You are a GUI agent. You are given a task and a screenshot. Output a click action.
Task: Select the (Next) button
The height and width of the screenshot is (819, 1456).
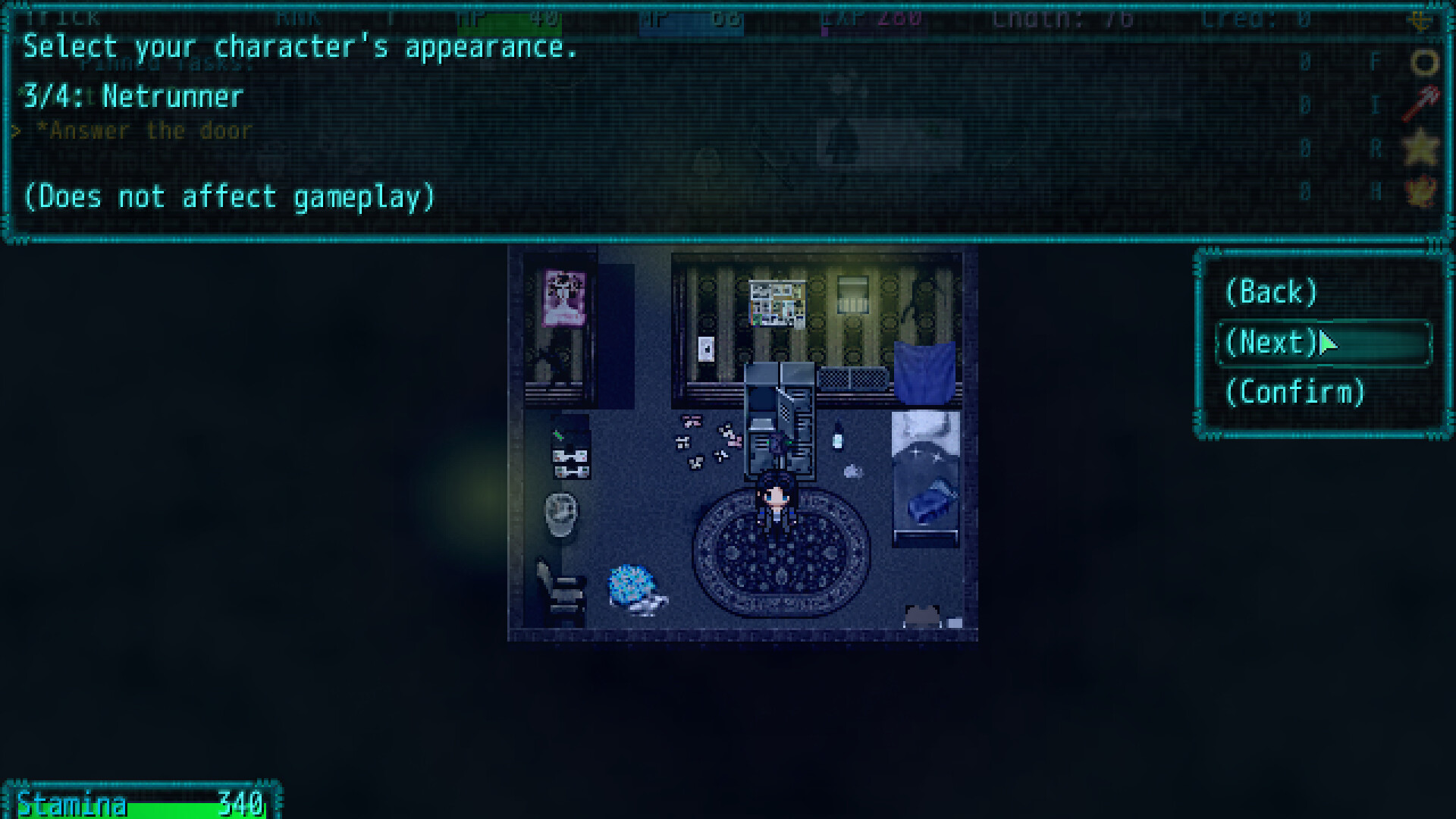pos(1271,343)
